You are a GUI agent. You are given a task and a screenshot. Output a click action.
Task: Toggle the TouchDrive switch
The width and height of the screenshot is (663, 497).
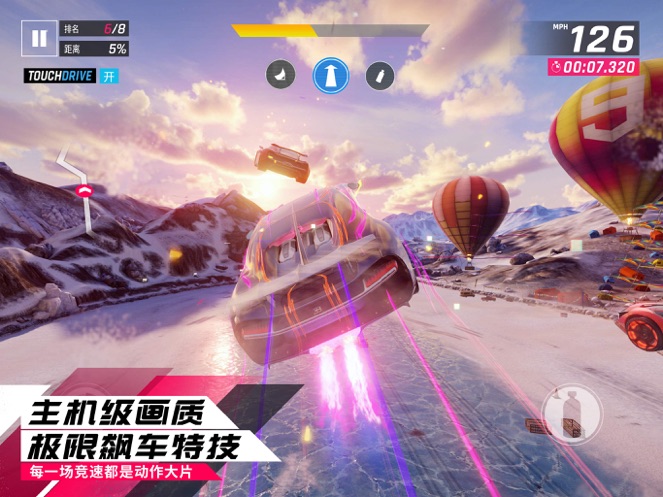point(108,76)
